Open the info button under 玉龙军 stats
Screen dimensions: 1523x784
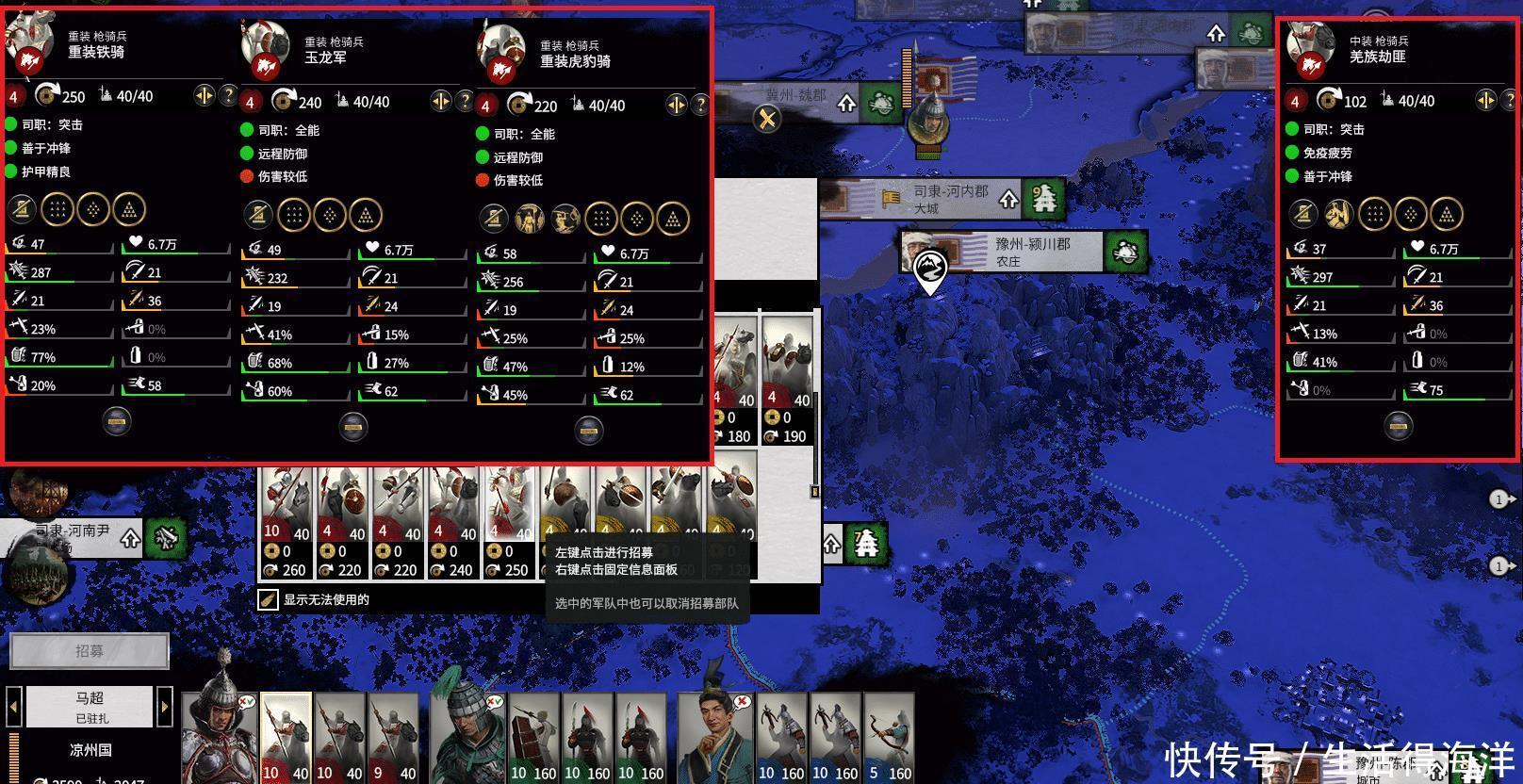click(x=353, y=425)
